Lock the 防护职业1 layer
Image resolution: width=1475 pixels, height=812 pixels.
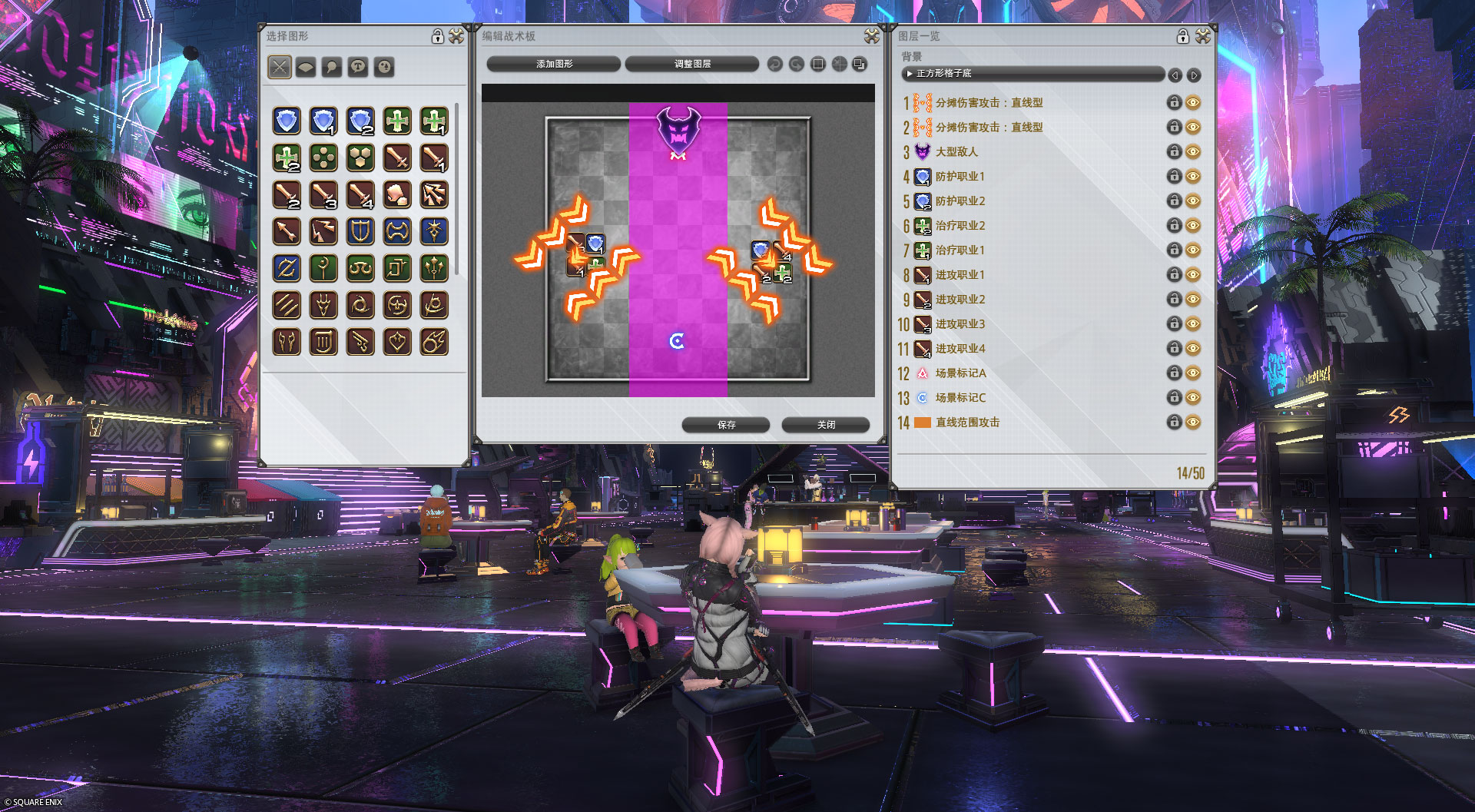(1174, 176)
